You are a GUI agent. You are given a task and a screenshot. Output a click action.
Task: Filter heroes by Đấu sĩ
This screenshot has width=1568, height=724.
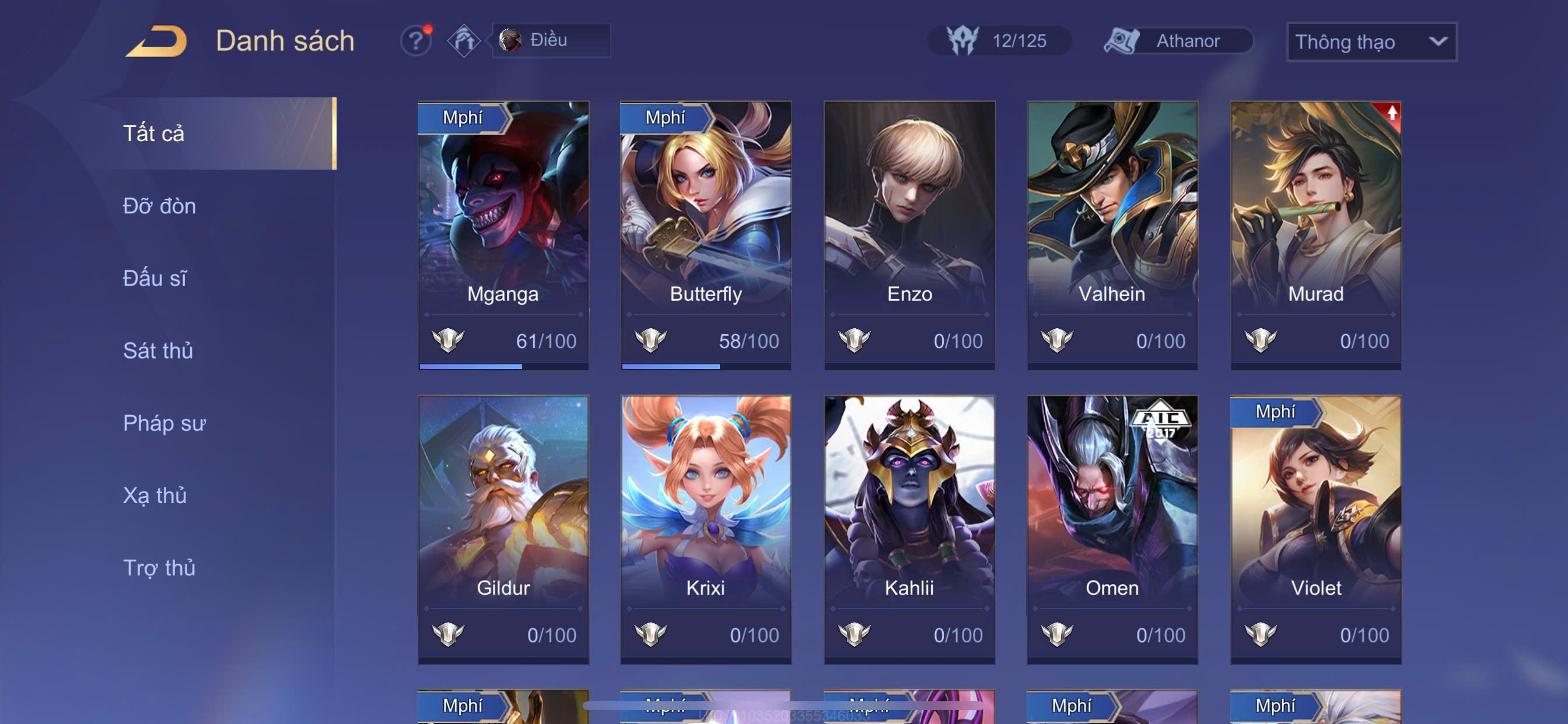click(x=155, y=278)
